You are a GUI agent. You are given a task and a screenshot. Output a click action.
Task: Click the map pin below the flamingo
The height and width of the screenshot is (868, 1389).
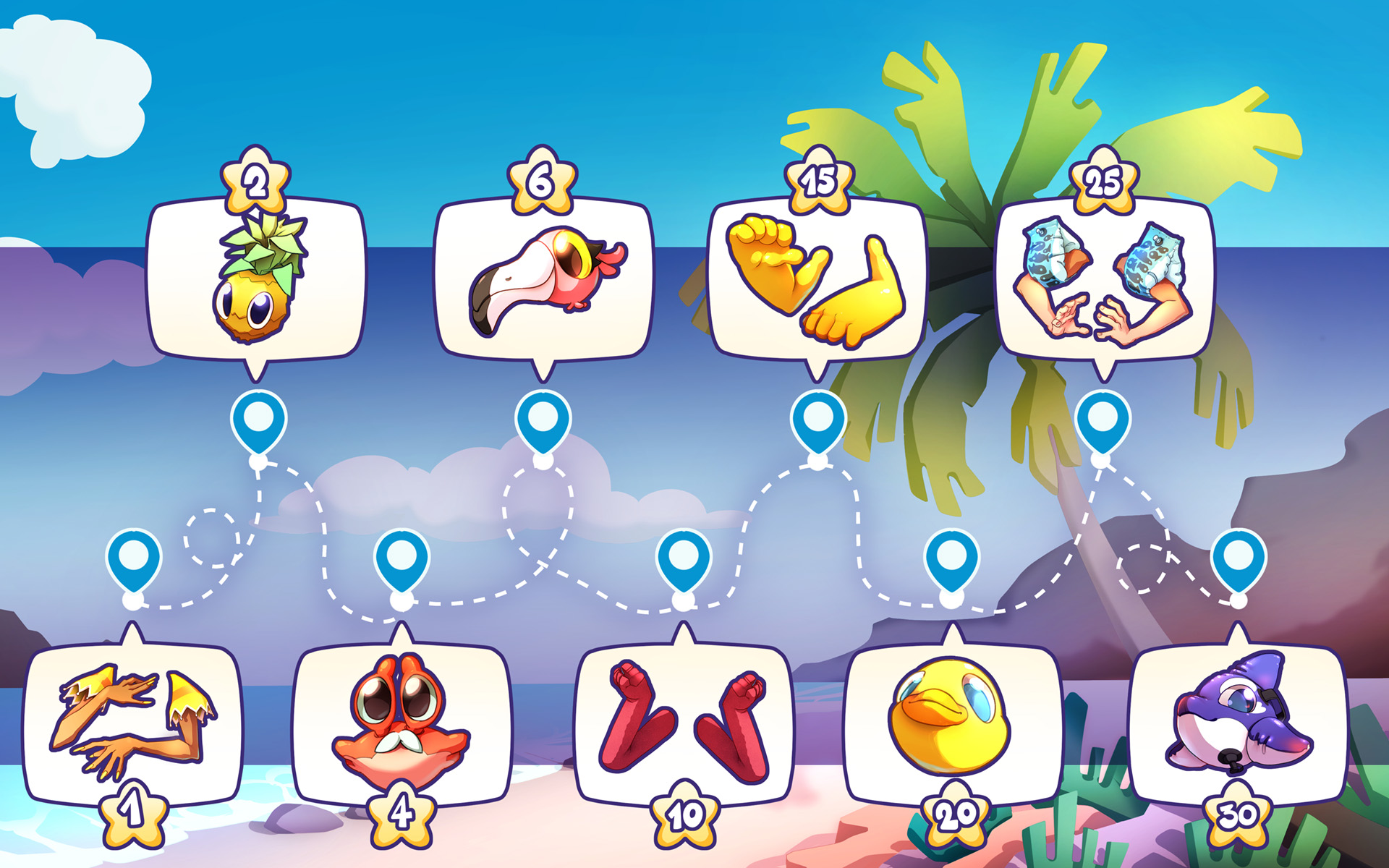[543, 420]
